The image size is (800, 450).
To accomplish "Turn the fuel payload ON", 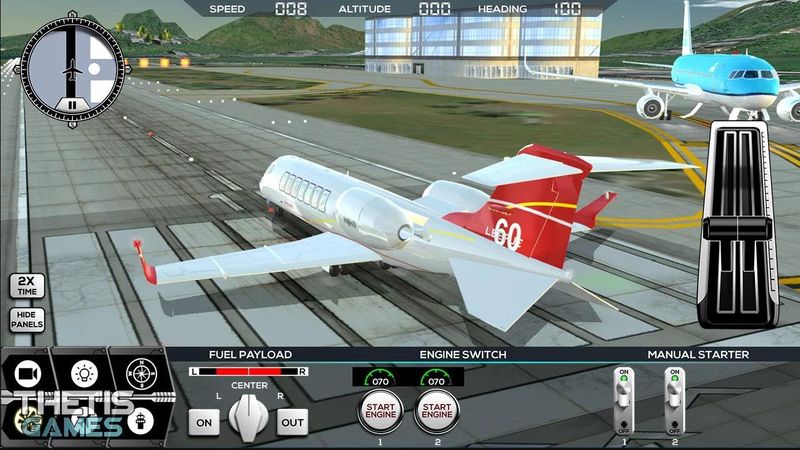I will (x=203, y=421).
